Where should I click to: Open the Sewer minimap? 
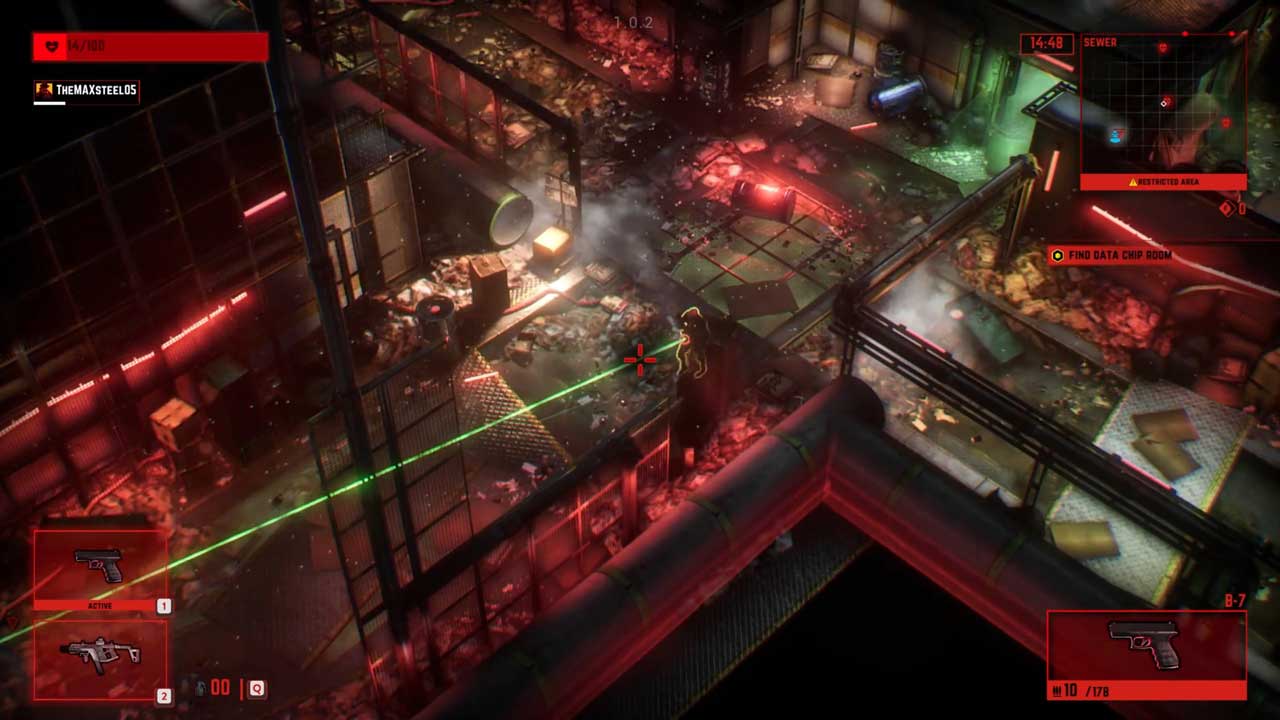click(1163, 110)
